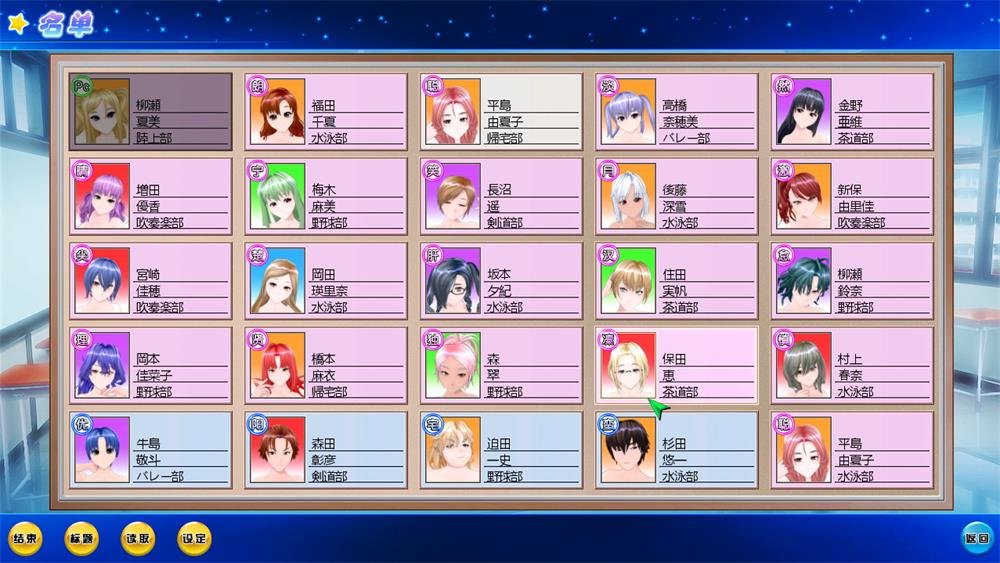Pick 高橋 奈穂美 from the roster
Screen dimensions: 1000x563
[x=677, y=111]
